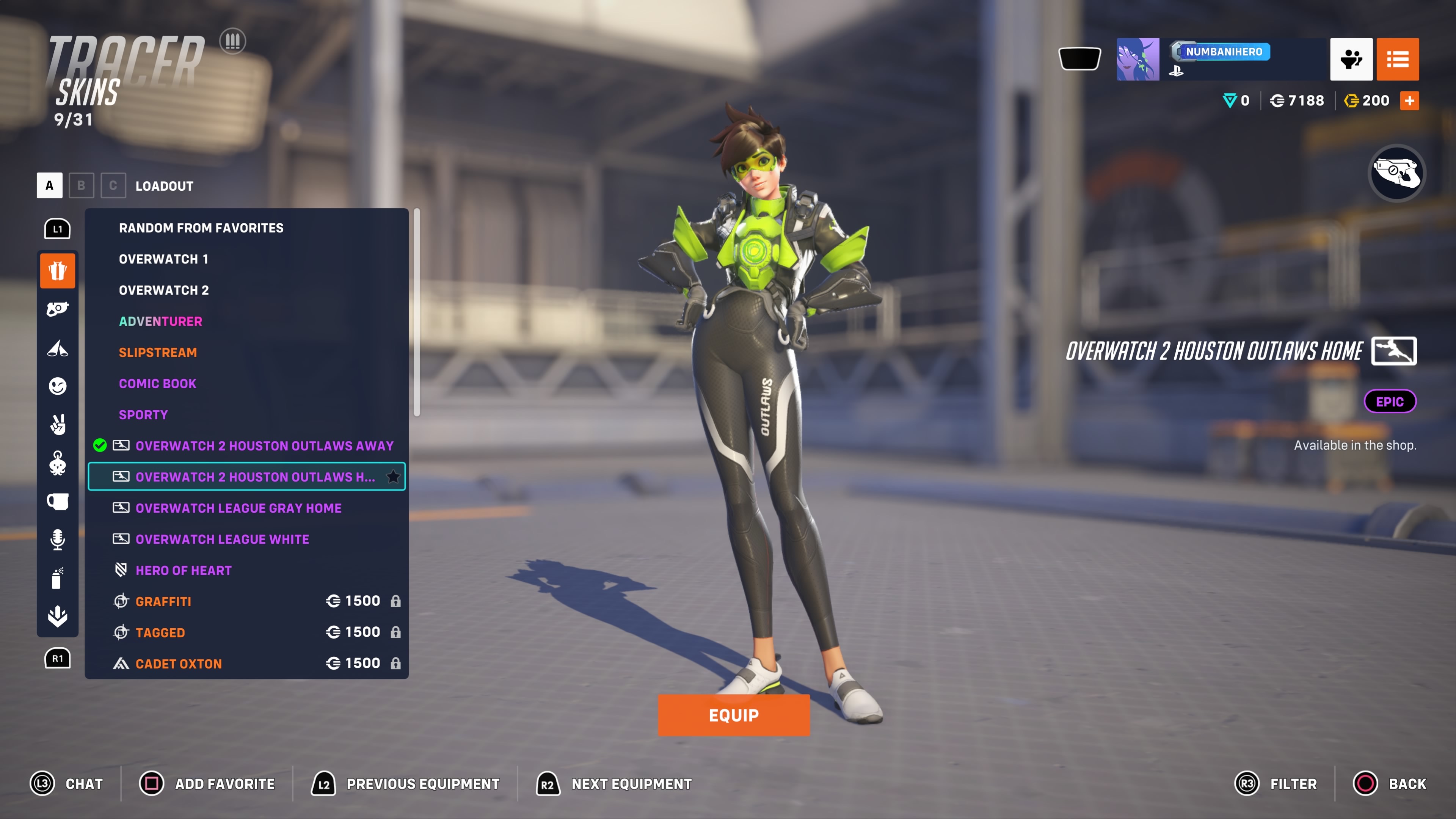Open the social group menu
The image size is (1456, 819).
pos(1351,60)
